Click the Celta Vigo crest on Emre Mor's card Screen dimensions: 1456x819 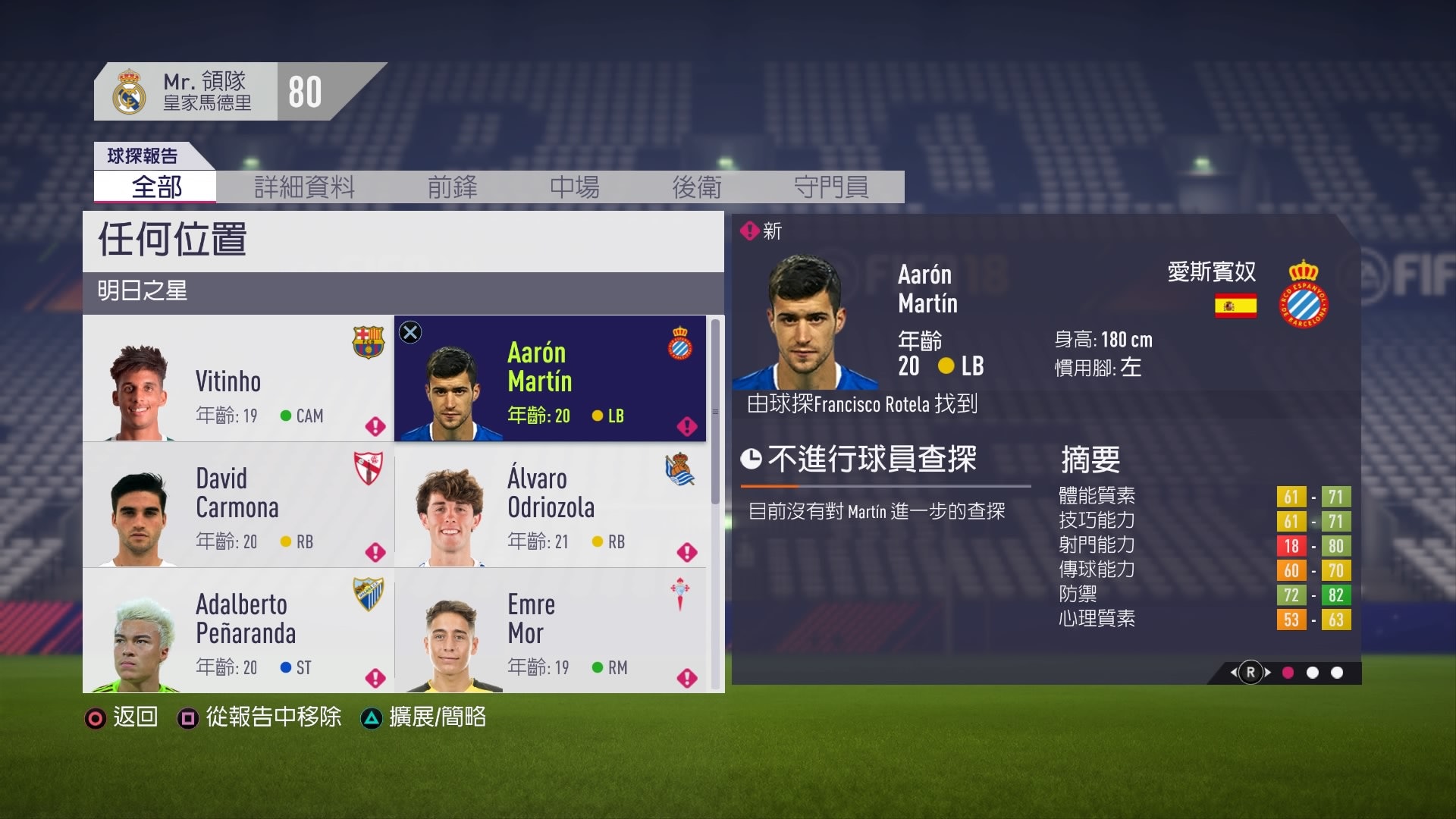tap(681, 595)
